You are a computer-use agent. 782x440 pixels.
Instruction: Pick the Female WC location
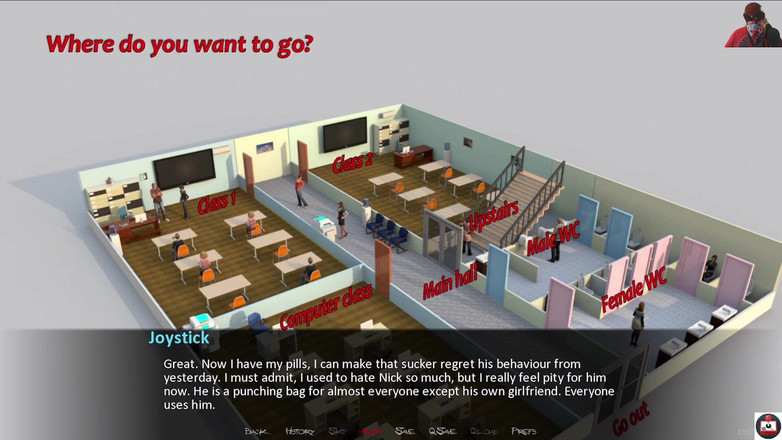[634, 291]
